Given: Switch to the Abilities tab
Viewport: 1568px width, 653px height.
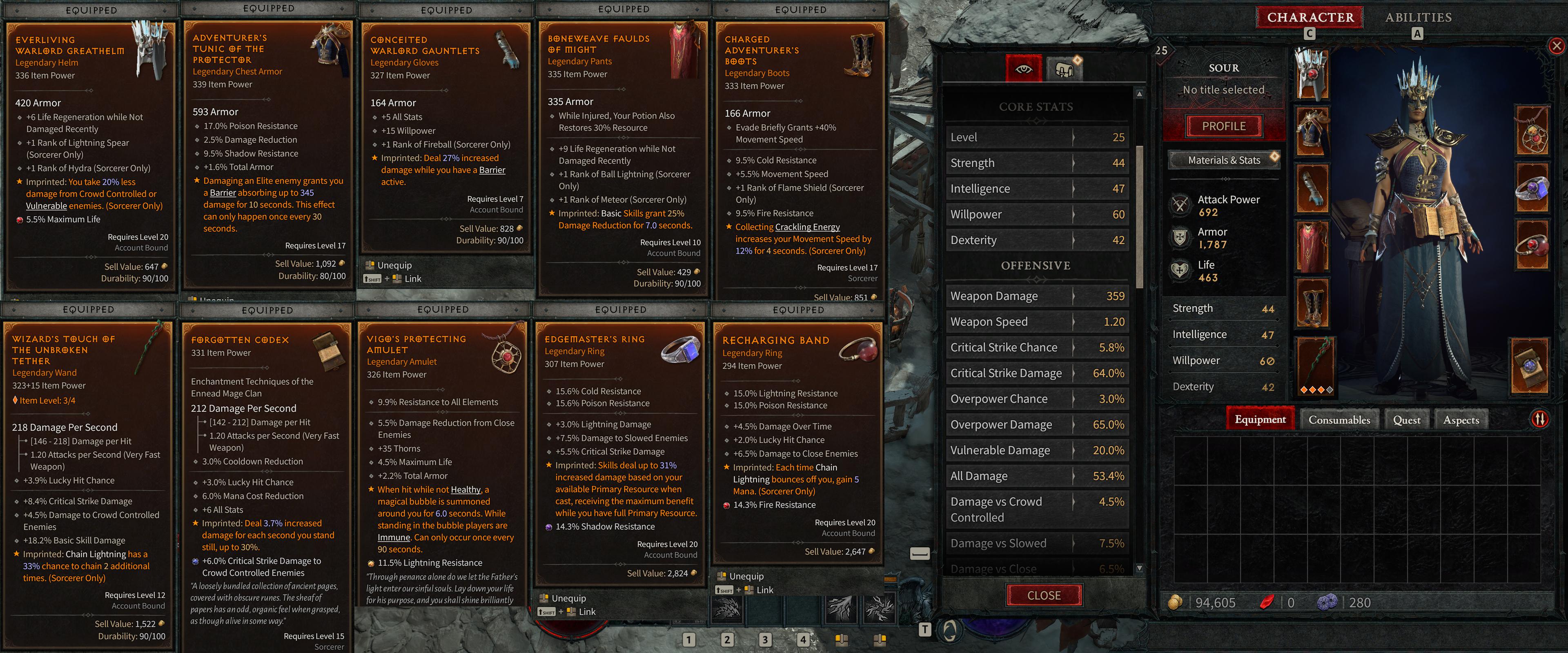Looking at the screenshot, I should point(1418,17).
